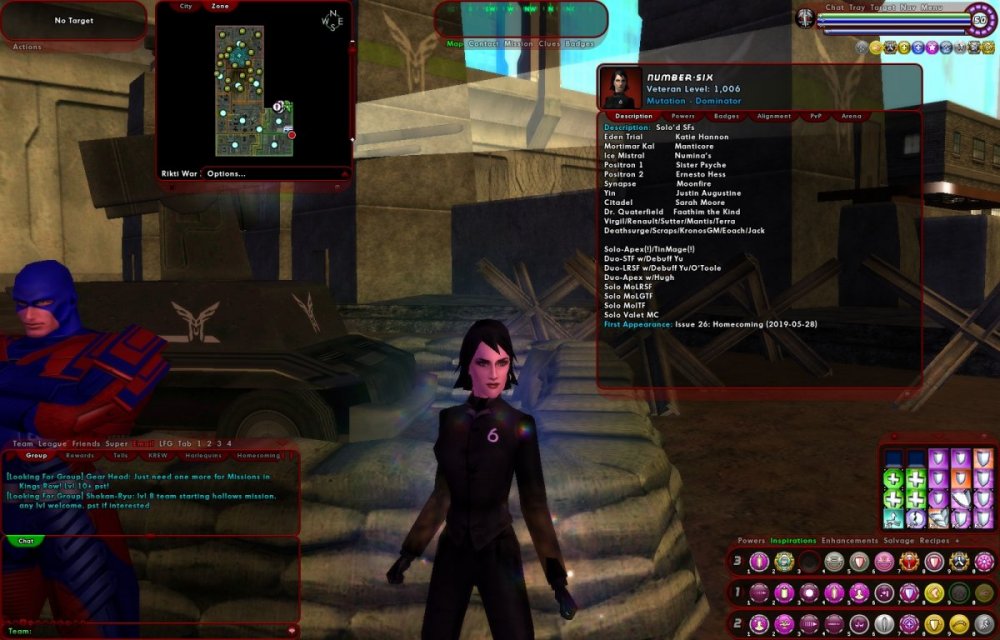Click the green Chat button
This screenshot has height=640, width=1000.
[26, 541]
